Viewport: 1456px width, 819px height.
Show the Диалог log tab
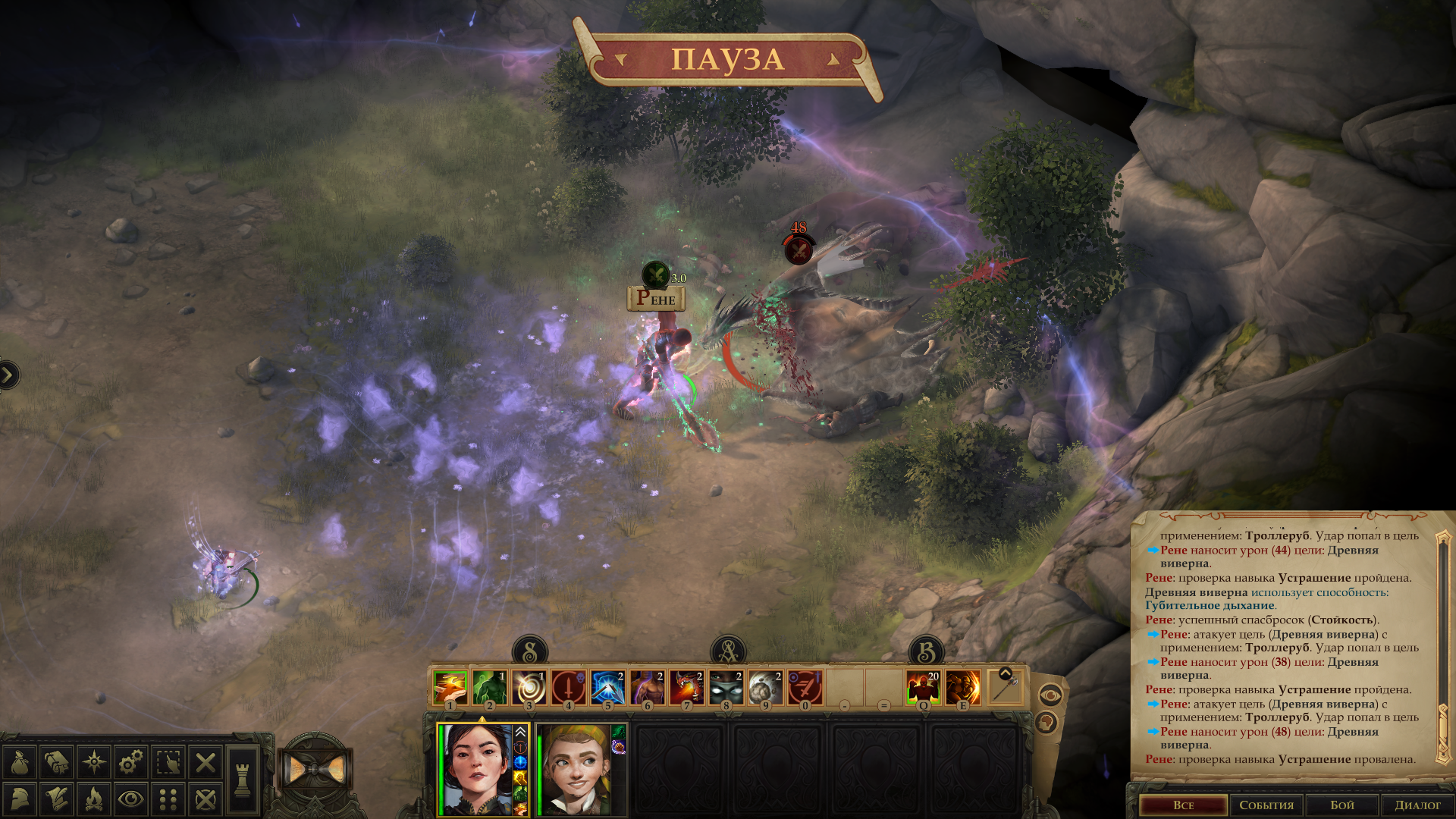click(x=1417, y=805)
